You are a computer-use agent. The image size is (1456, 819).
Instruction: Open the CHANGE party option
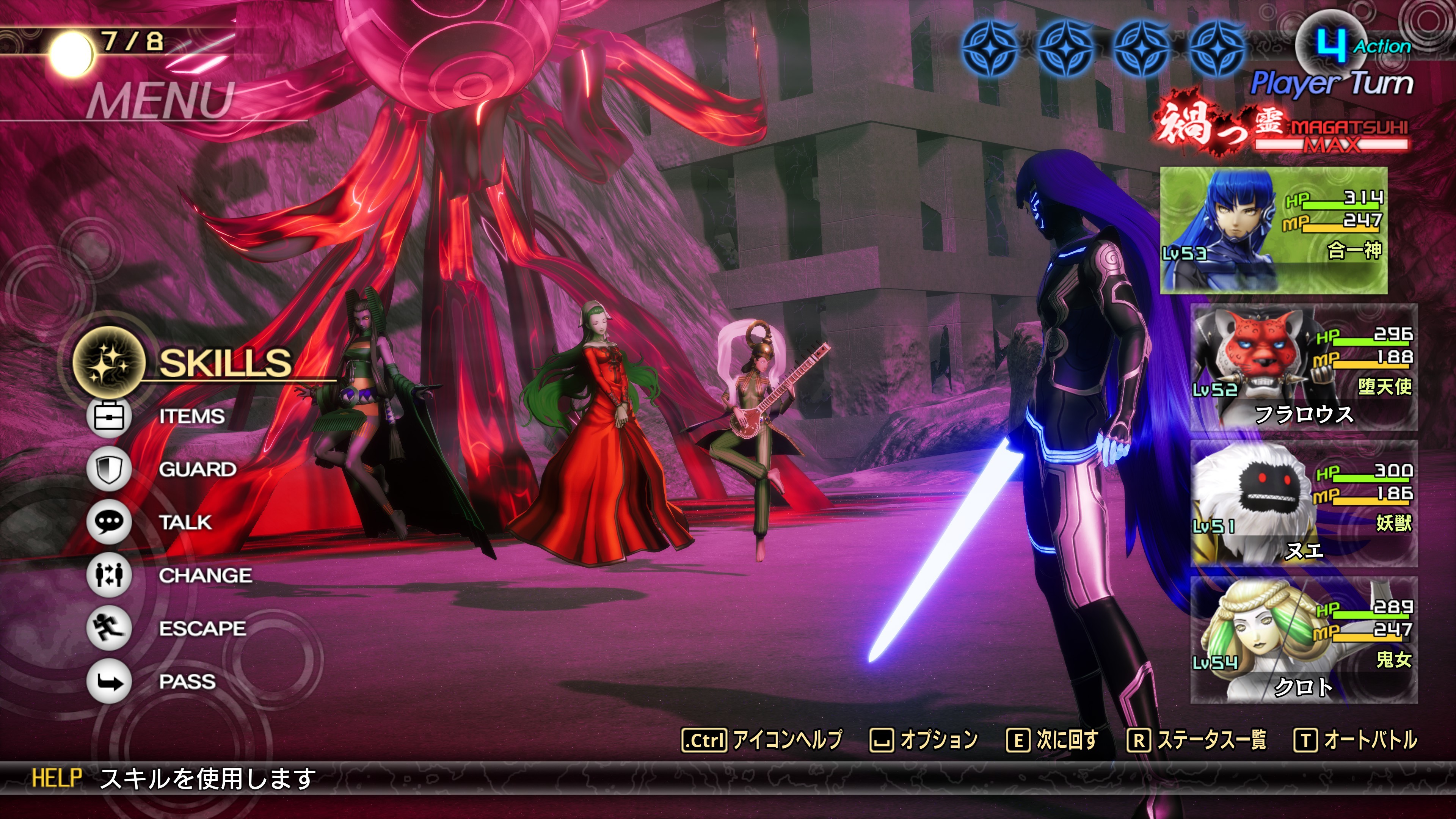(205, 576)
